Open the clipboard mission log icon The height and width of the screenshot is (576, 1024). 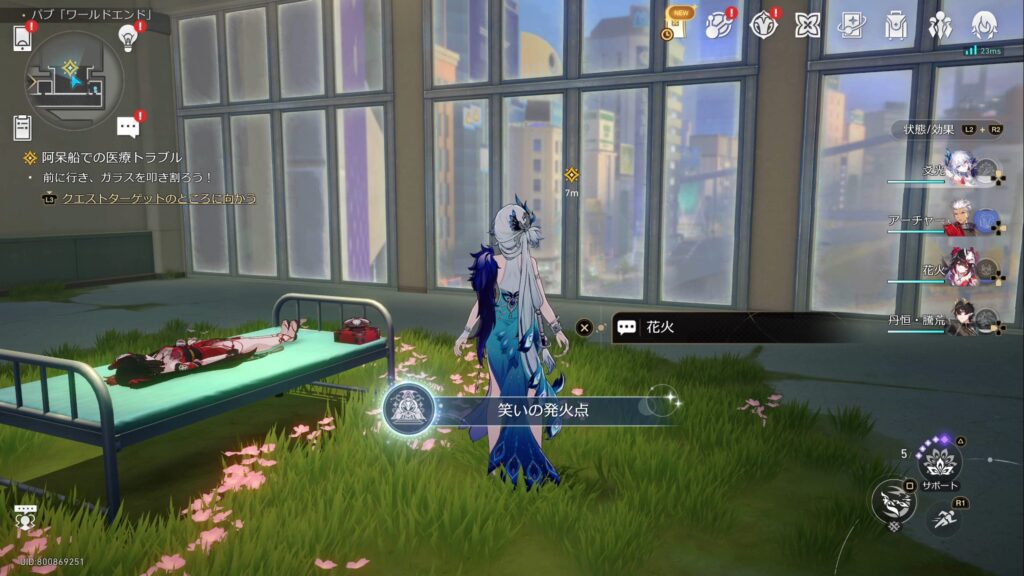coord(22,127)
